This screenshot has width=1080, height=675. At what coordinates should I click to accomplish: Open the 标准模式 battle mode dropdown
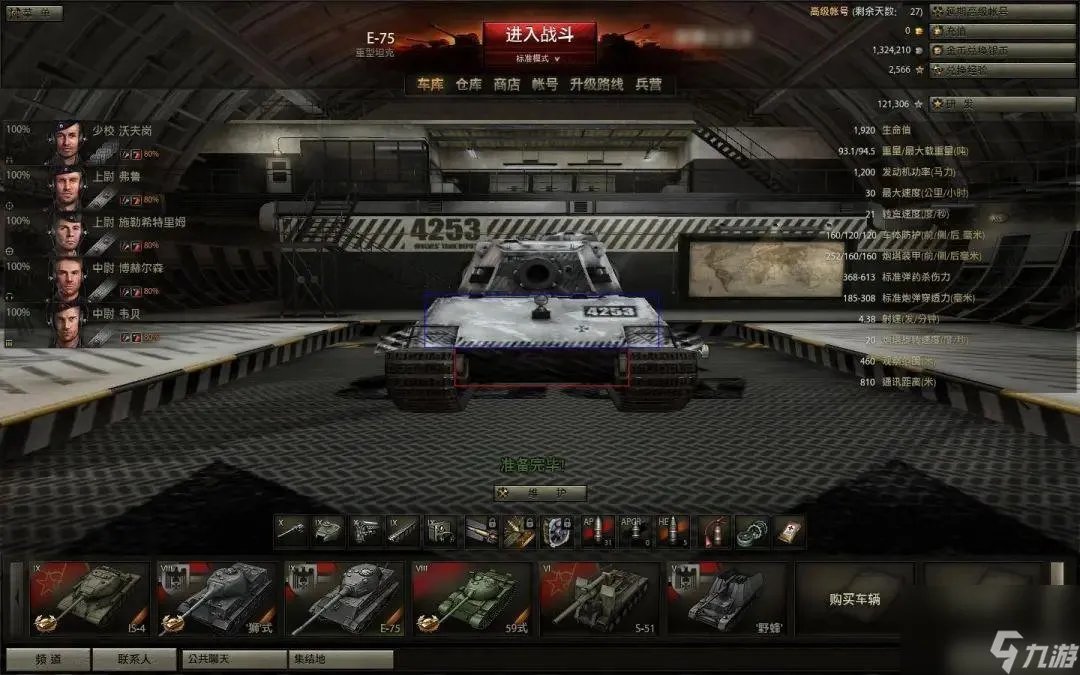539,59
